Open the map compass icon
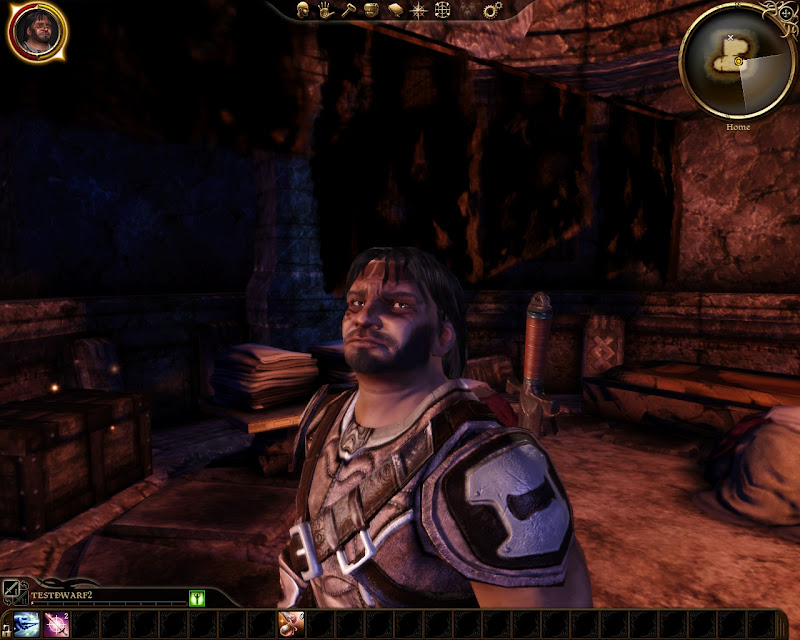Screen dimensions: 800x640 point(418,10)
